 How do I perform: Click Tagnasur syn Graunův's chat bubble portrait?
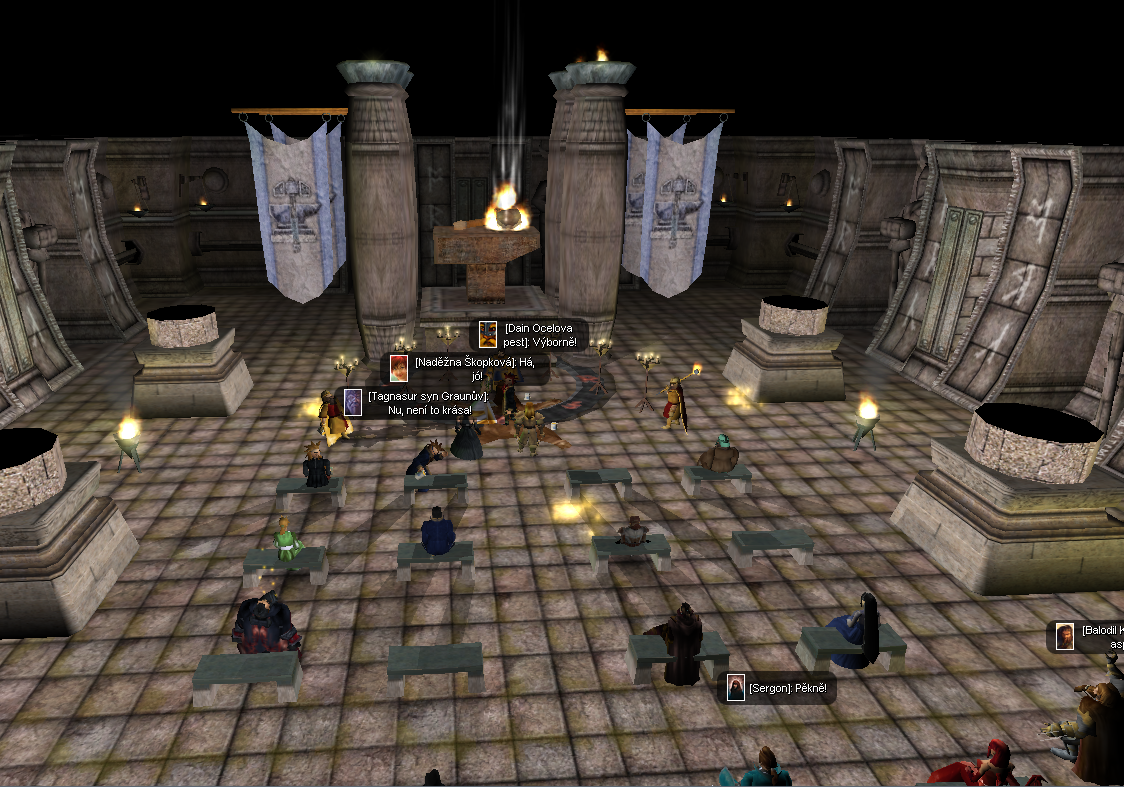click(x=352, y=402)
